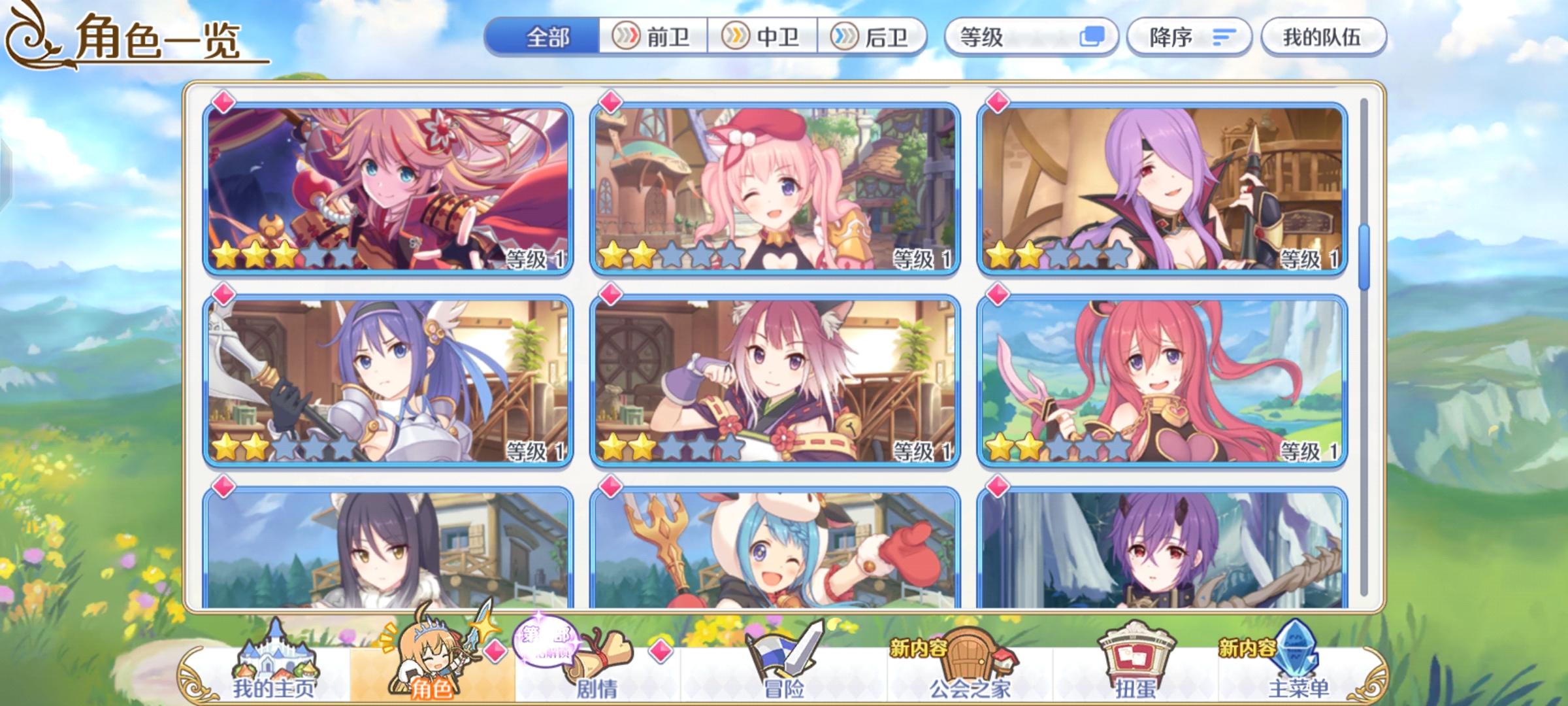Screen dimensions: 1568x706
Task: Toggle the 全部 all-characters filter
Action: [549, 37]
